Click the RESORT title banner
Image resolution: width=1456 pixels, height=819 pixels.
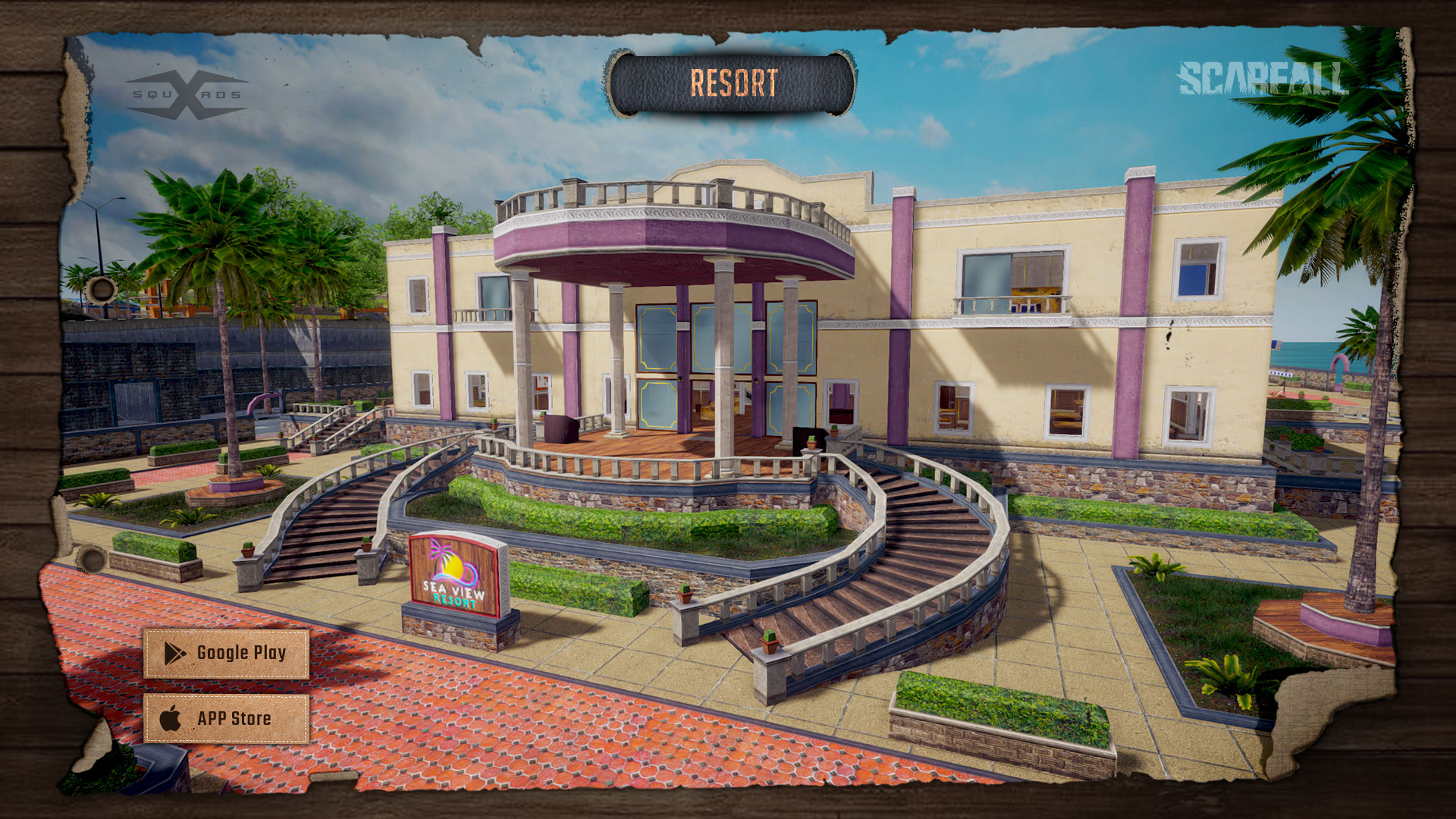[x=733, y=83]
